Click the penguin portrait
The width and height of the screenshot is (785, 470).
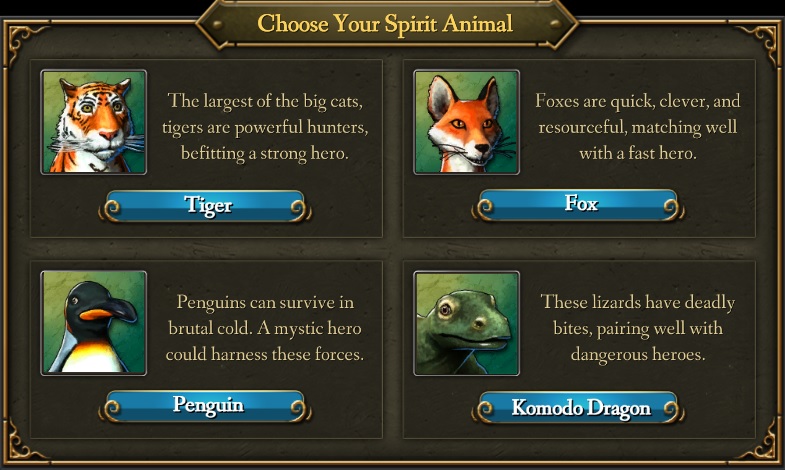pyautogui.click(x=94, y=322)
